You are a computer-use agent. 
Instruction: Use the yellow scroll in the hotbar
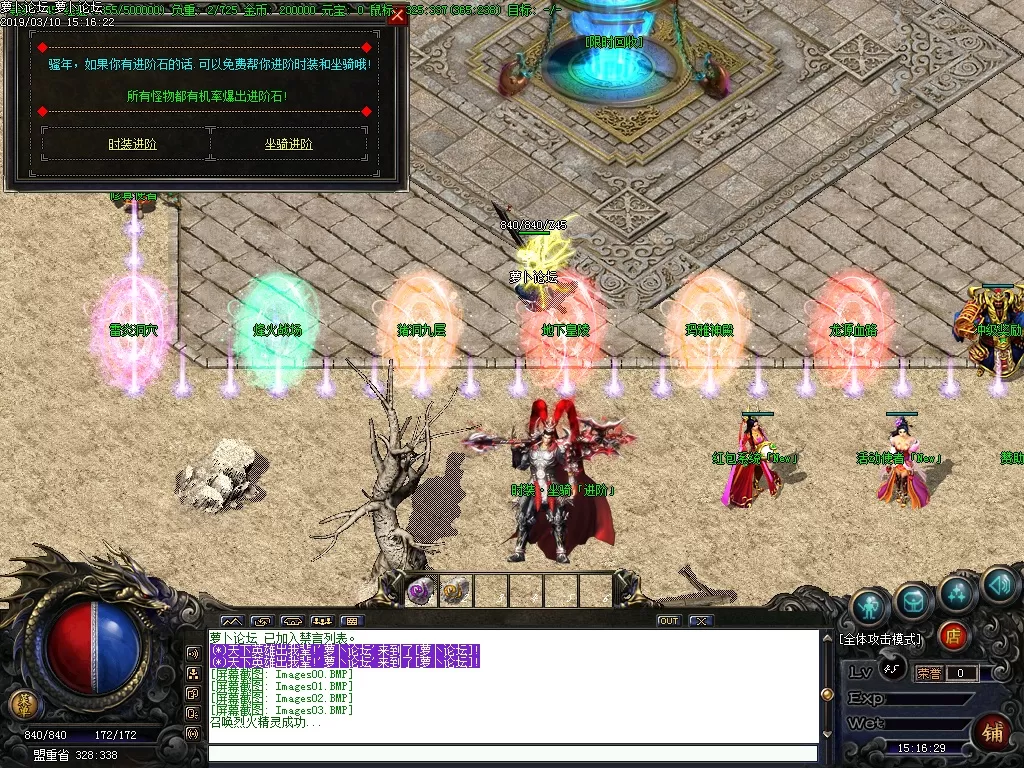tap(455, 590)
